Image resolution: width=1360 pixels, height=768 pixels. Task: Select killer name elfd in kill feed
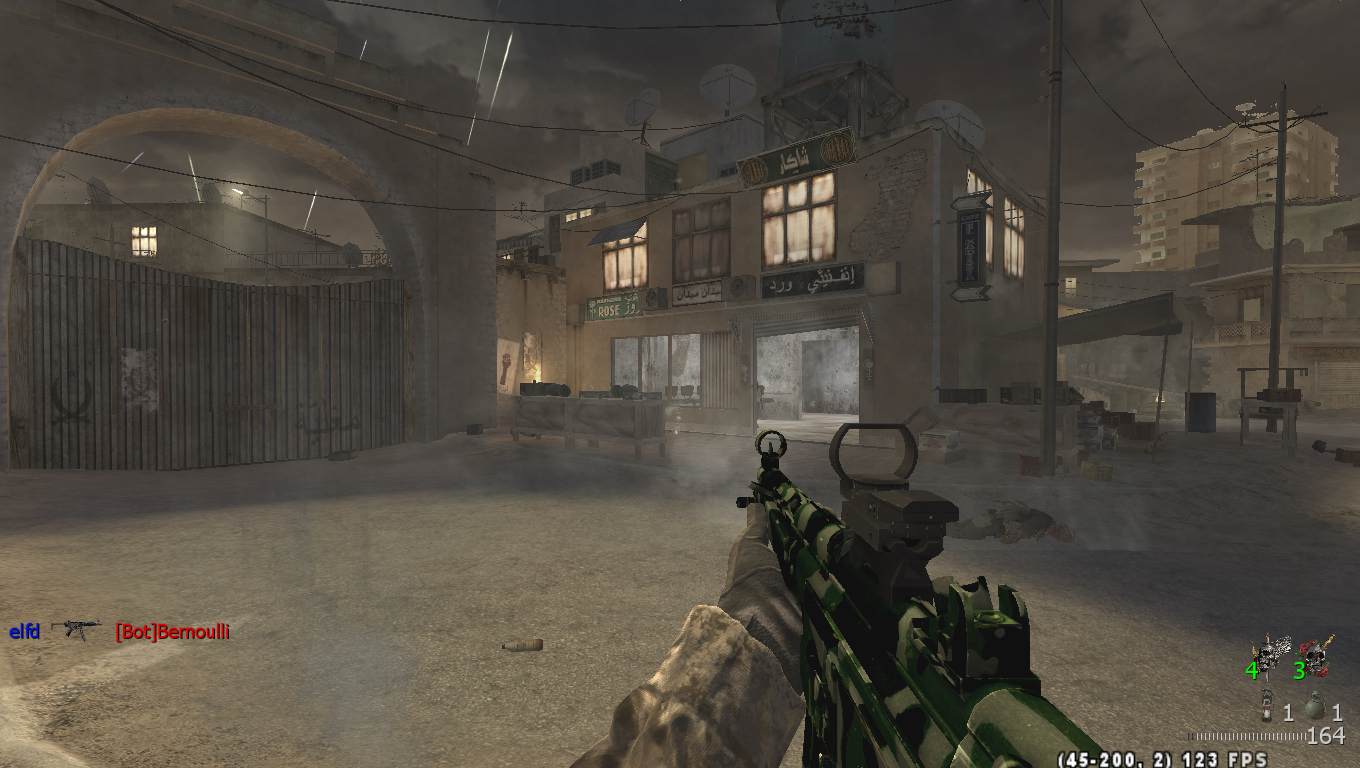25,632
